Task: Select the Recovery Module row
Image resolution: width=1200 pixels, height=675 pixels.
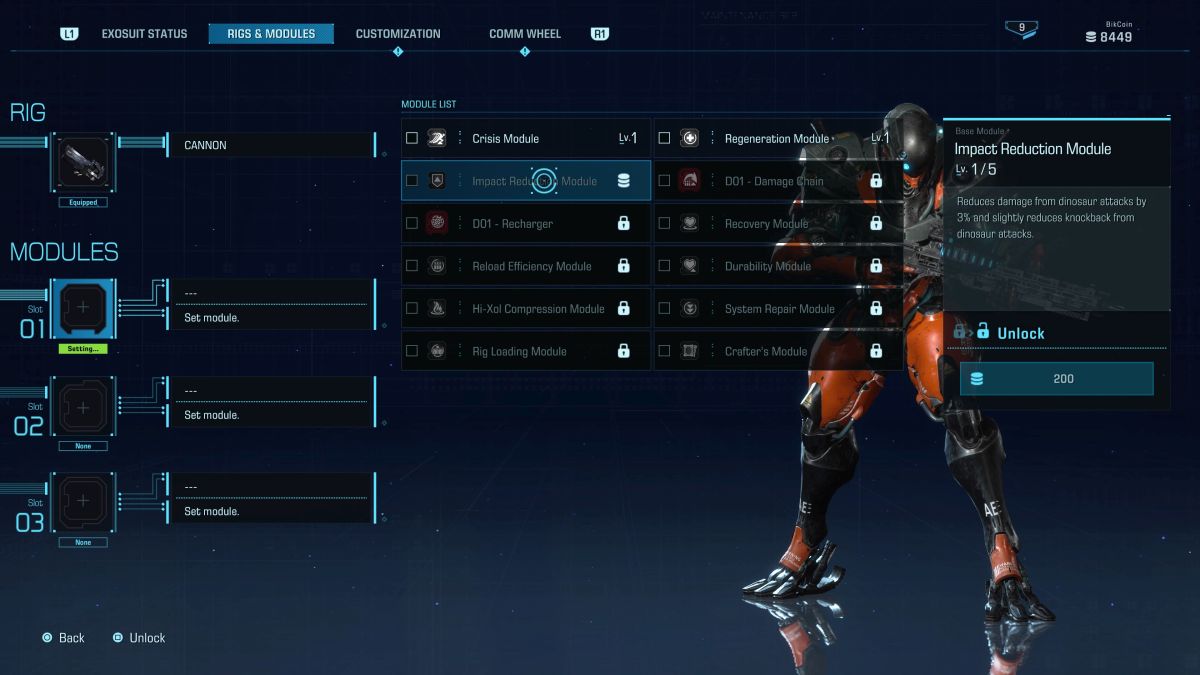Action: click(x=777, y=224)
